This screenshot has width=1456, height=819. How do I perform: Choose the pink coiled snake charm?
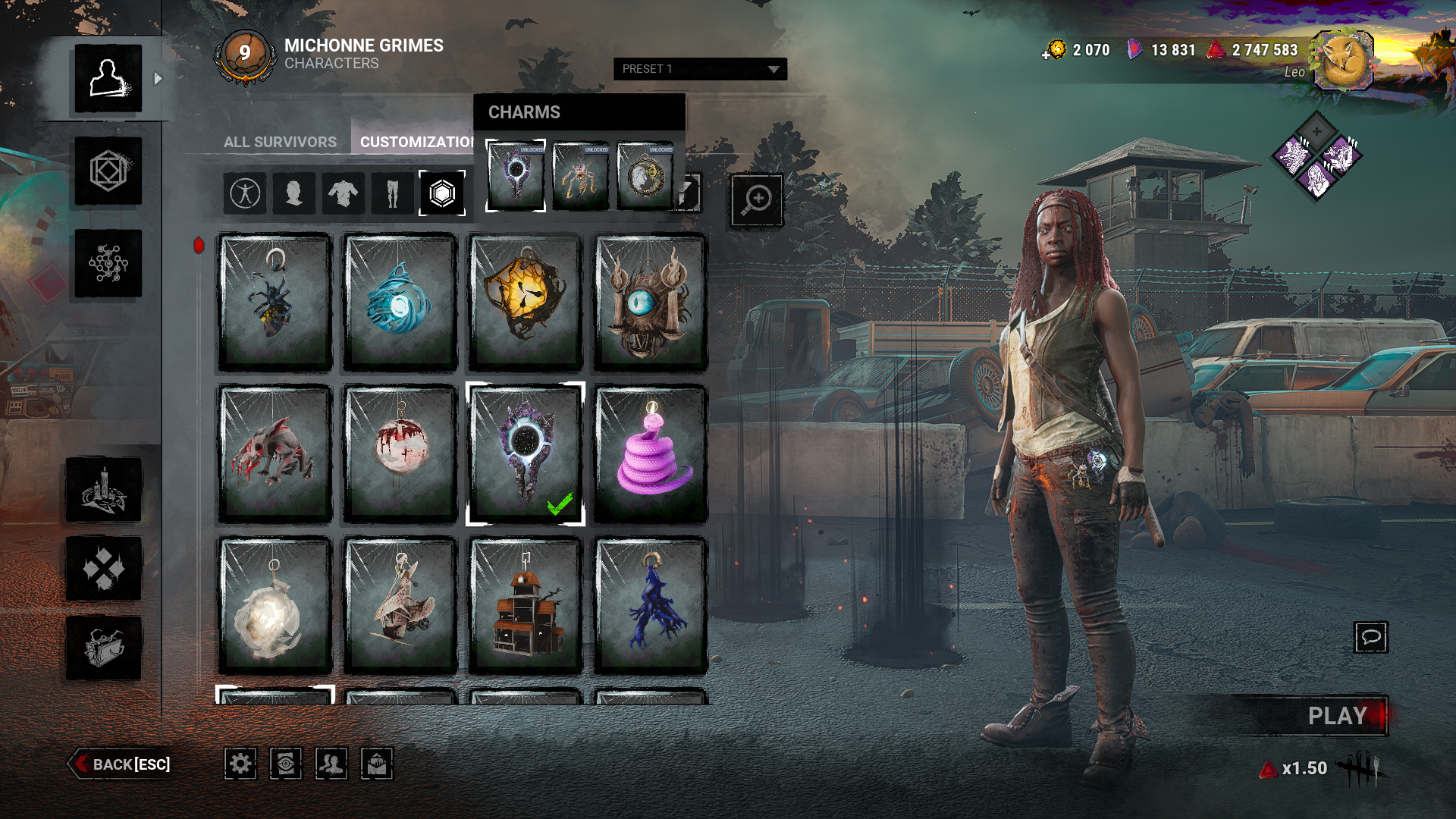click(x=651, y=453)
